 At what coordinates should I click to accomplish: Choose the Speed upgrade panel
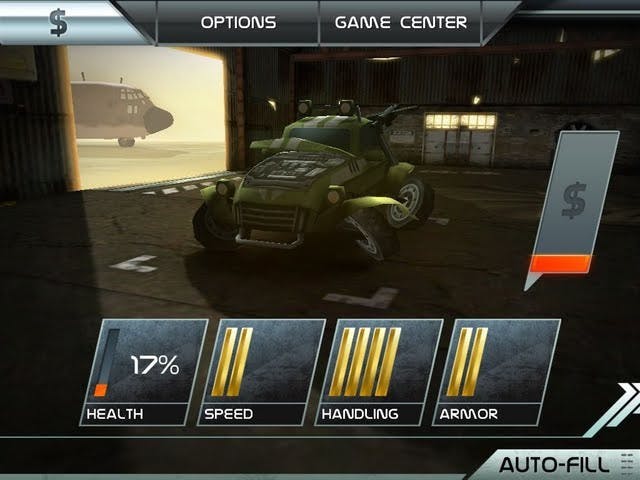pos(261,372)
